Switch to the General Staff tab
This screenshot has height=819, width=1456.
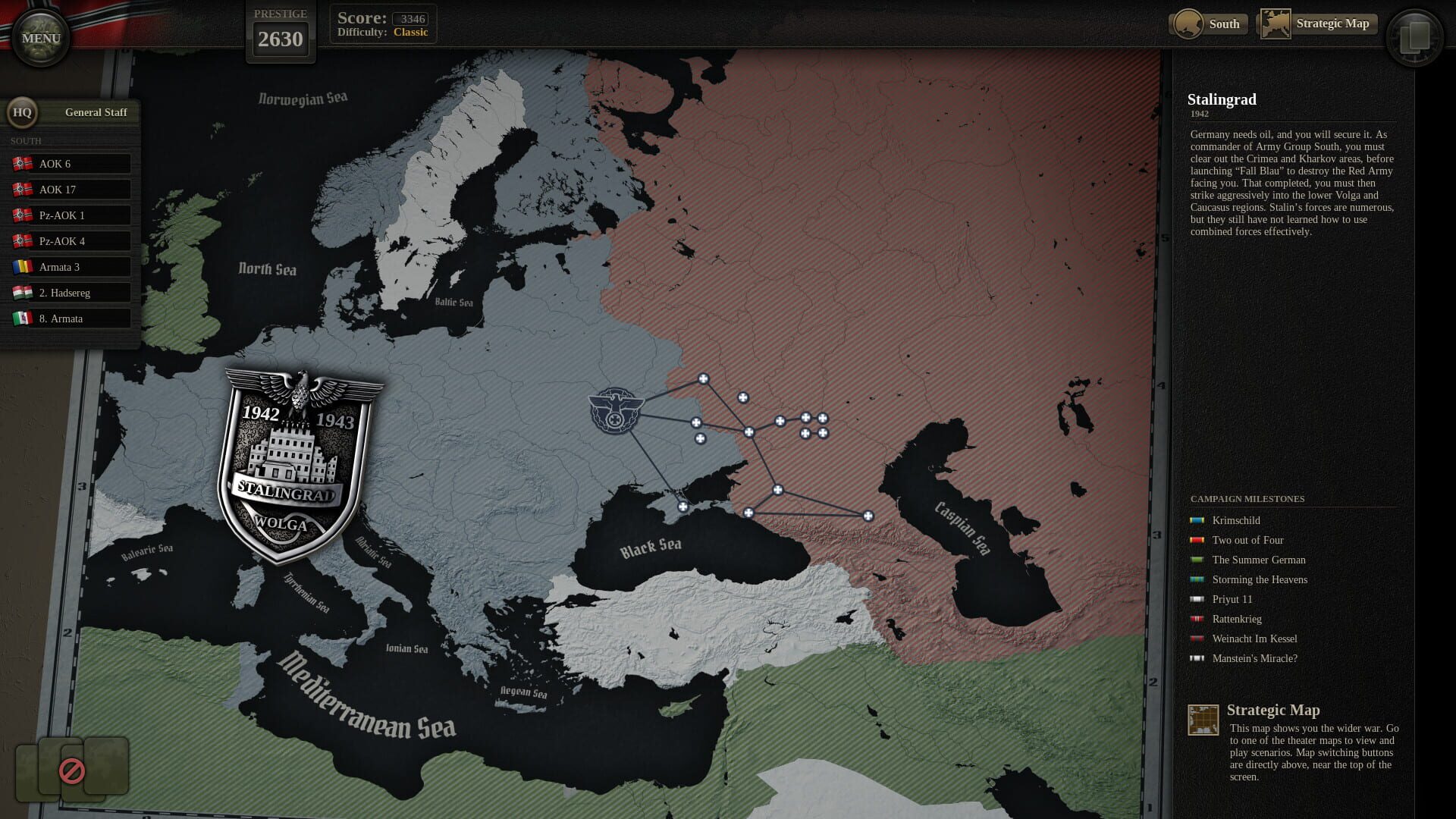click(x=96, y=111)
